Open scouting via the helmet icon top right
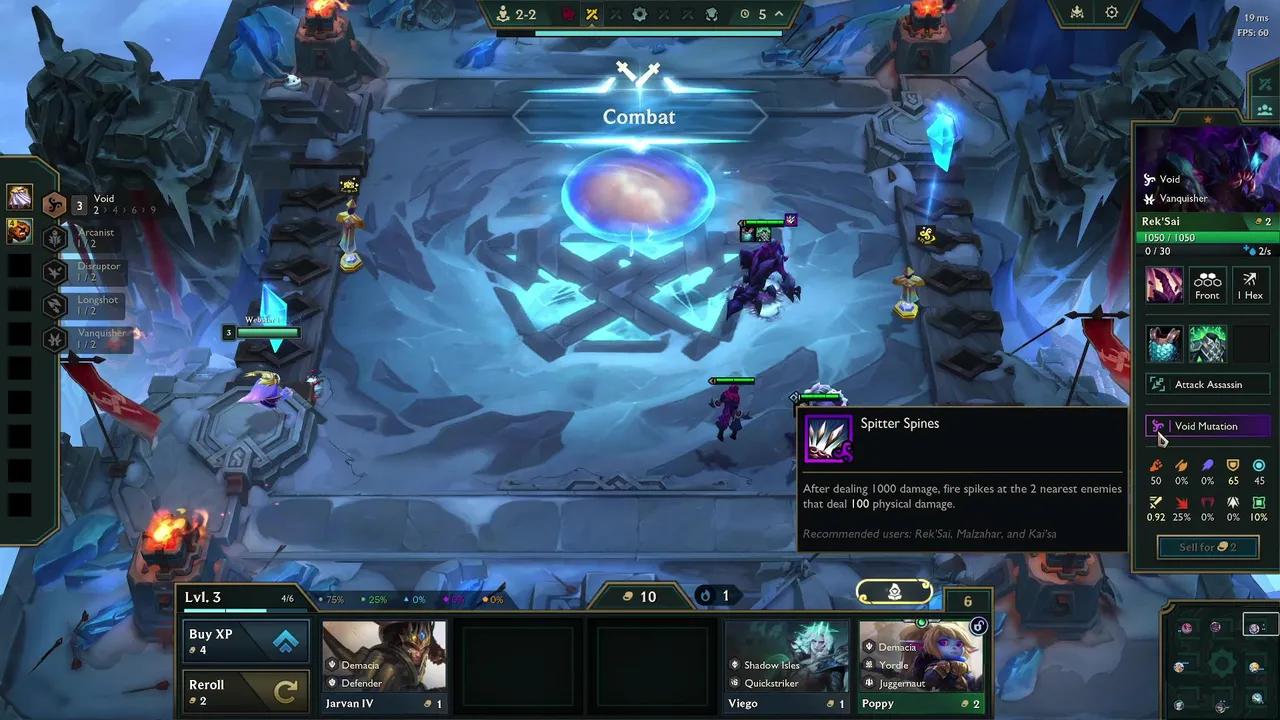1280x720 pixels. tap(1075, 13)
